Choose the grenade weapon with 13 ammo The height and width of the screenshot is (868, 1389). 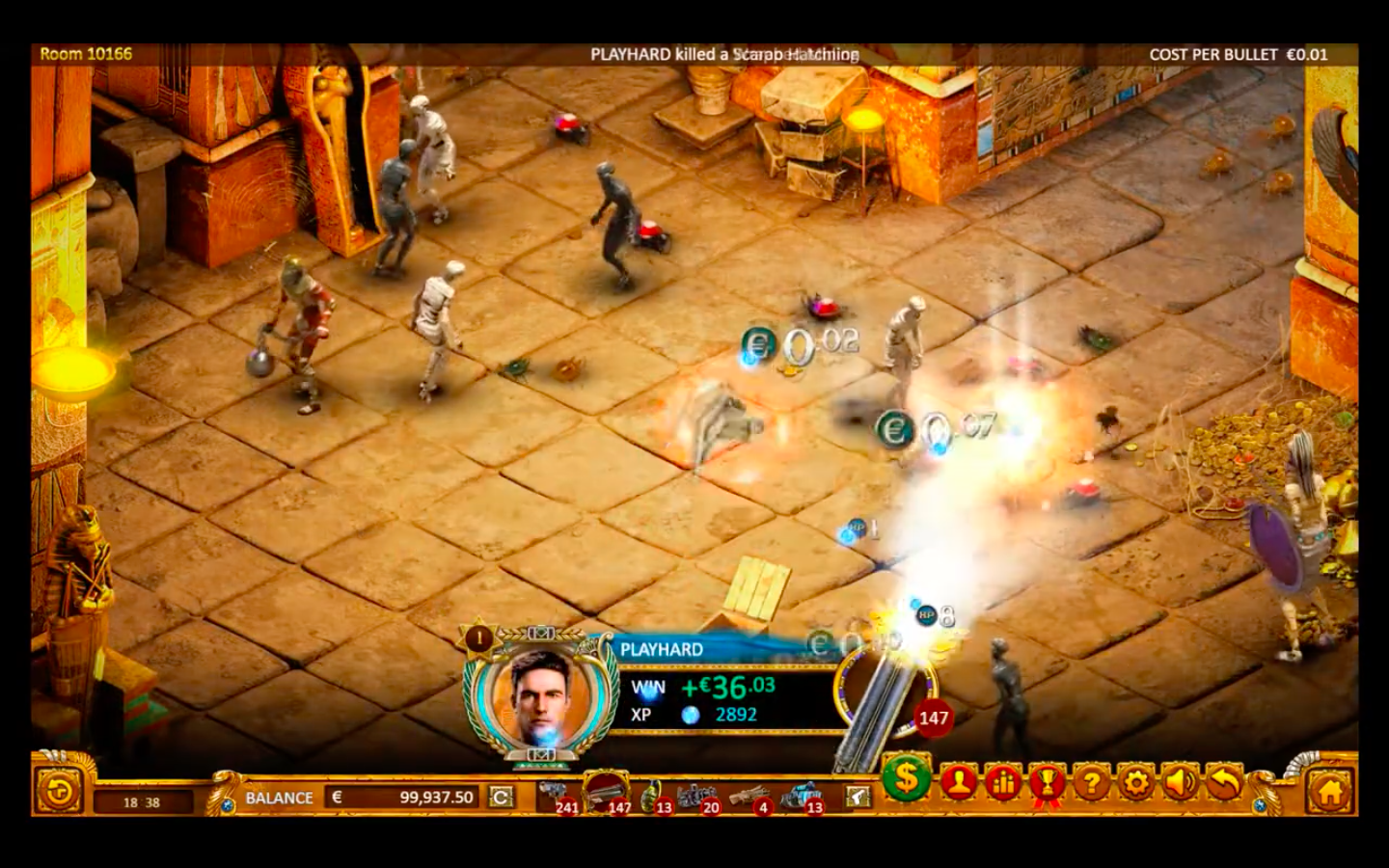[x=654, y=795]
